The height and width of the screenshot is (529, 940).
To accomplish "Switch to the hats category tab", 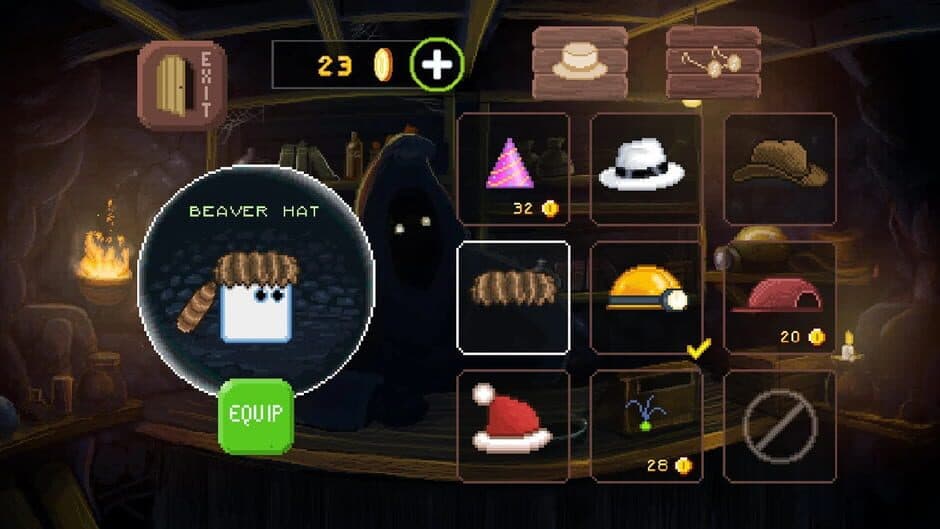I will click(580, 62).
